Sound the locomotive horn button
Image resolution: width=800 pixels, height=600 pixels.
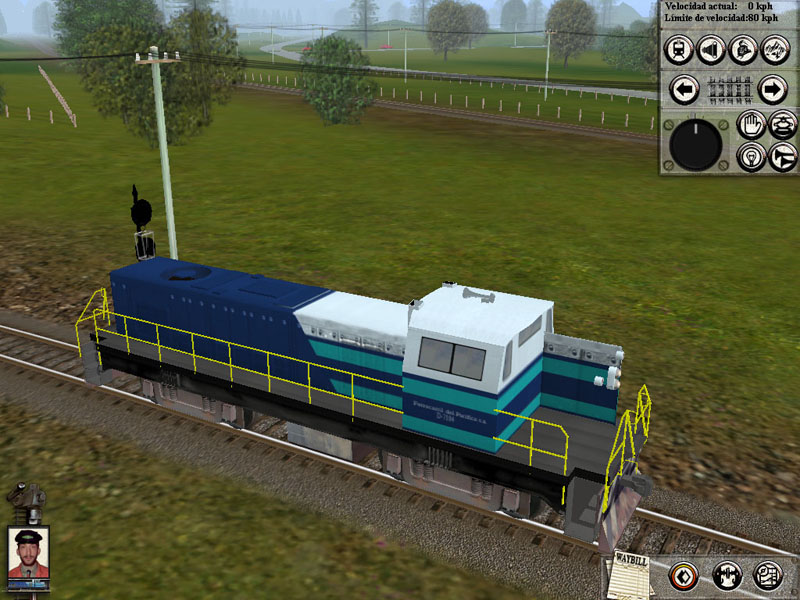(x=781, y=156)
